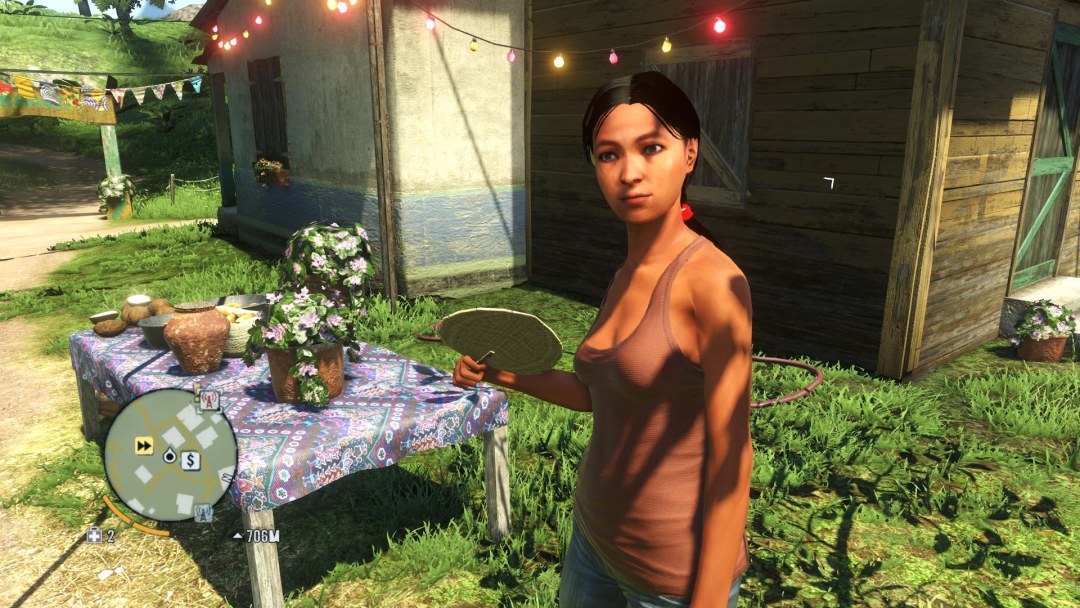This screenshot has width=1080, height=608.
Task: Select the yellow fast travel marker
Action: coord(145,446)
